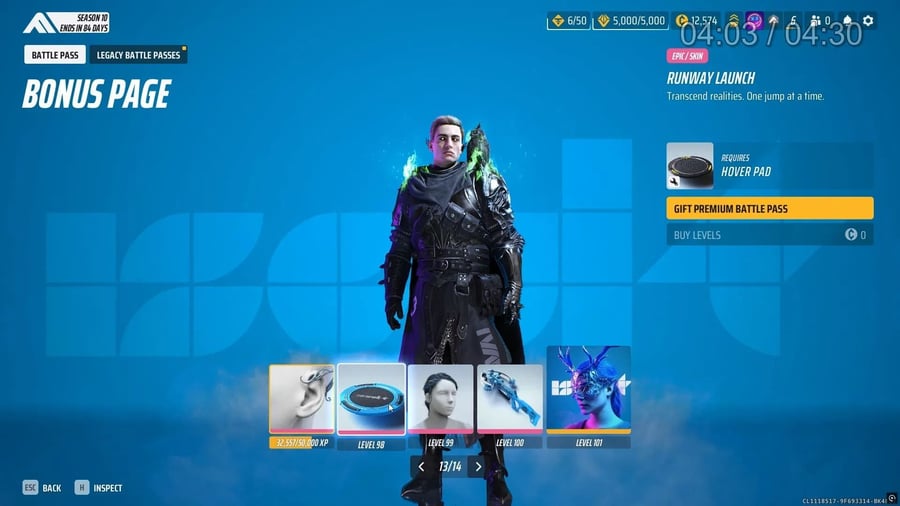Open the Legacy Battle Passes tab
Viewport: 900px width, 506px height.
(x=138, y=55)
